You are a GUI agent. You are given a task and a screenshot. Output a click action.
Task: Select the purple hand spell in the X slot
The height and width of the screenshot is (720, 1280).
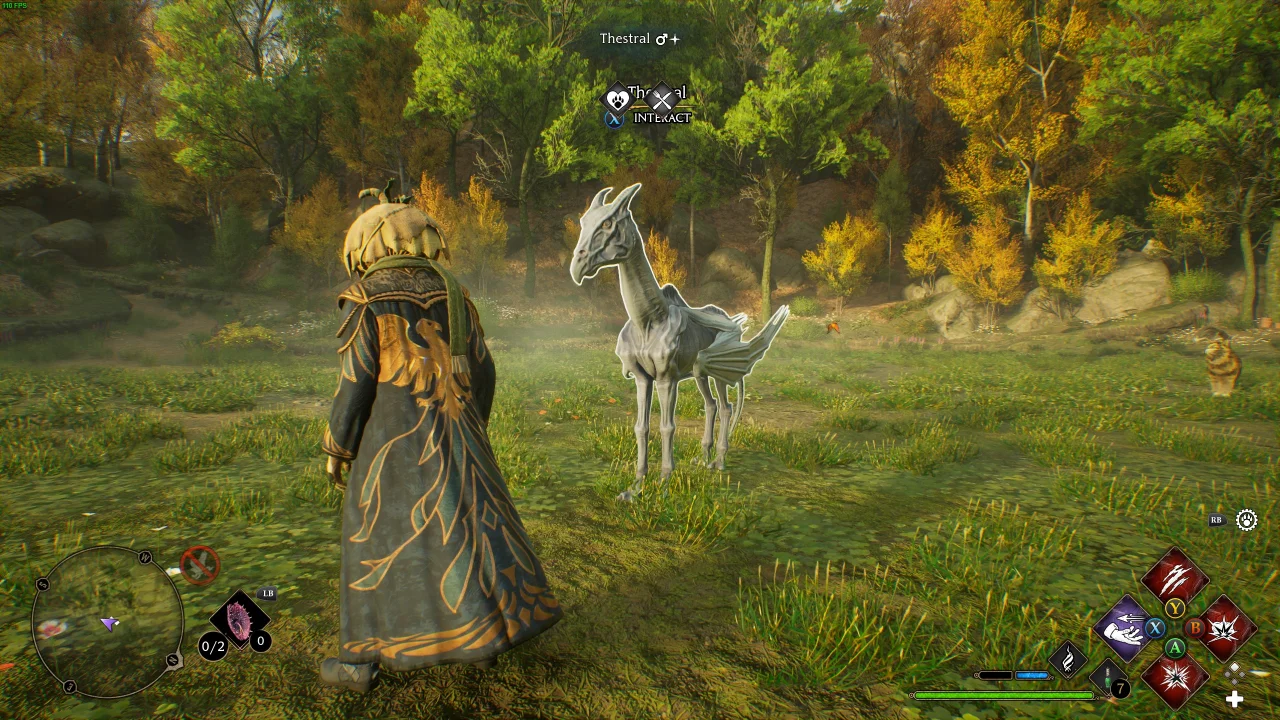click(x=1126, y=628)
